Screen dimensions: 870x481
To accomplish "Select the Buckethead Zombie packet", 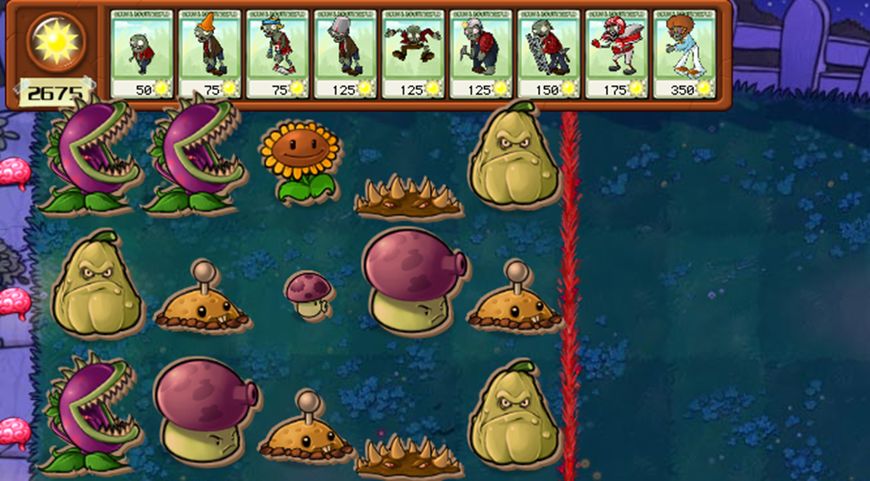I will 346,54.
